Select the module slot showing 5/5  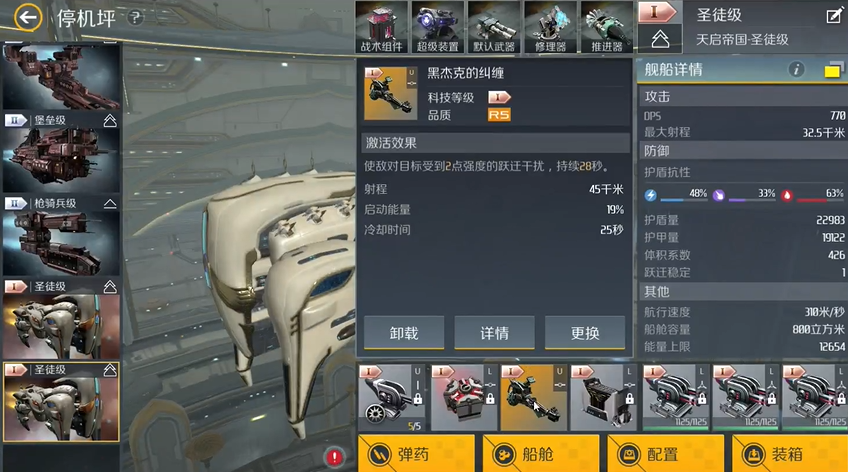390,397
